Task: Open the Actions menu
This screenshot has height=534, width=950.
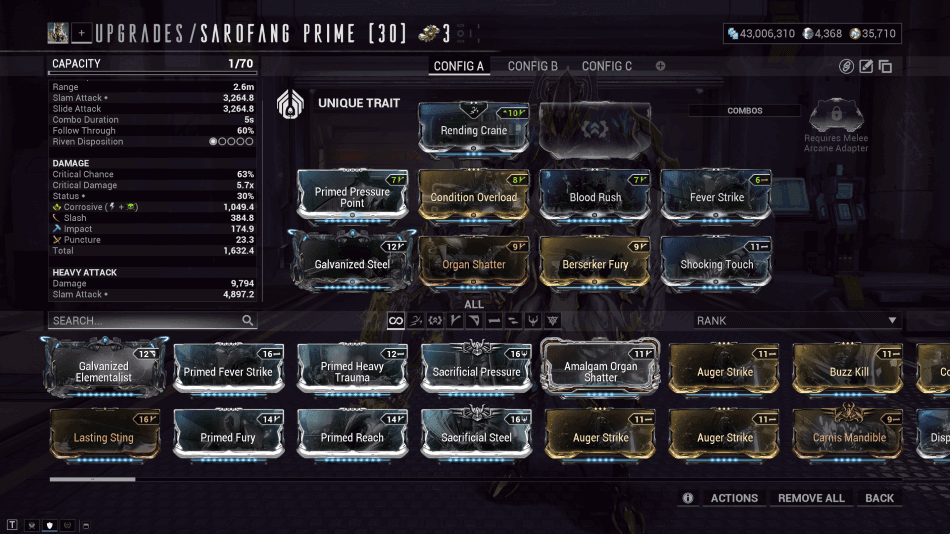Action: (x=734, y=498)
